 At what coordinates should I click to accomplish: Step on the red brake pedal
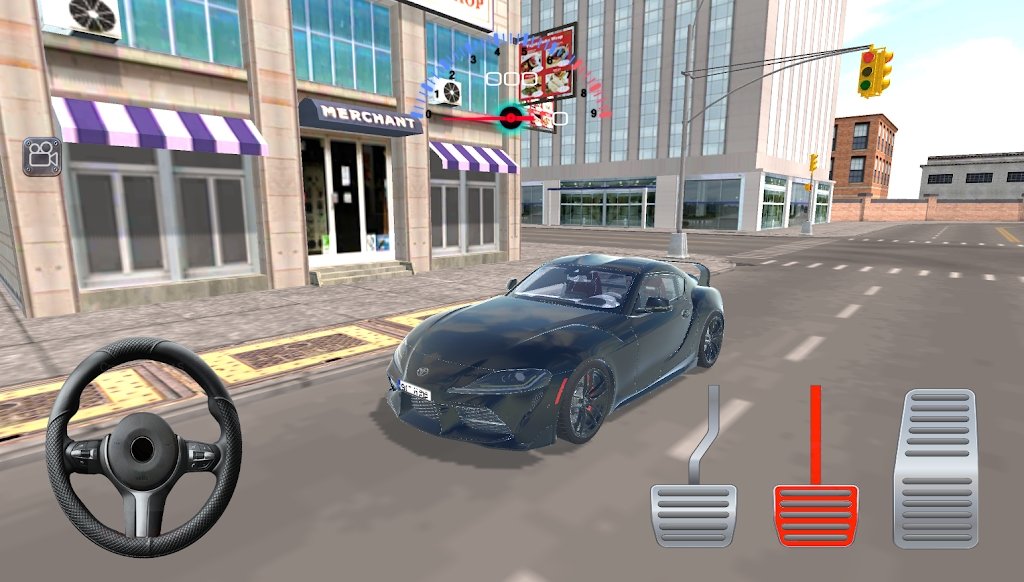(x=815, y=514)
